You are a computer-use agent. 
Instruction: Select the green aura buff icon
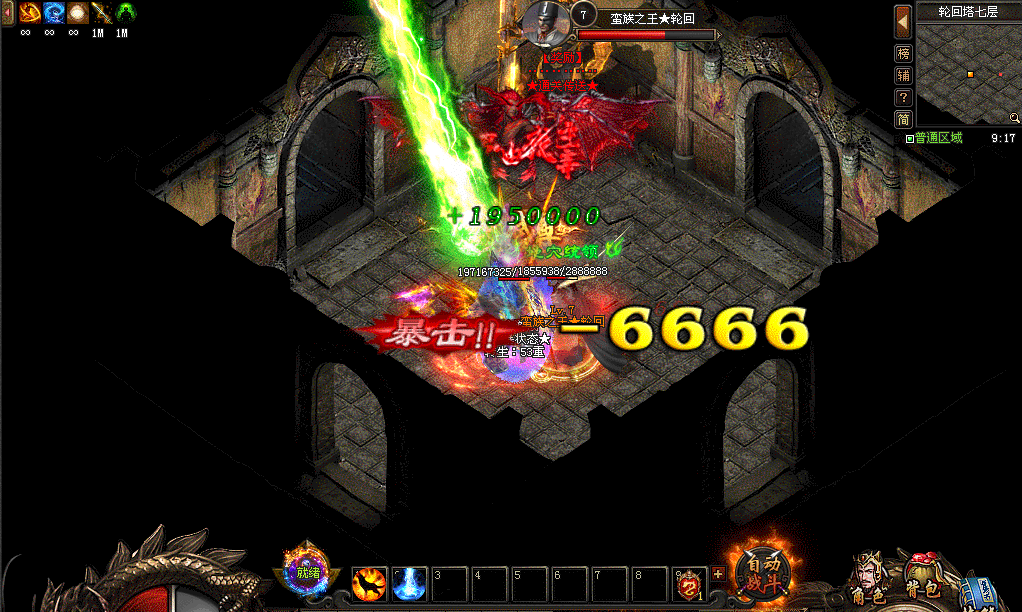click(125, 13)
